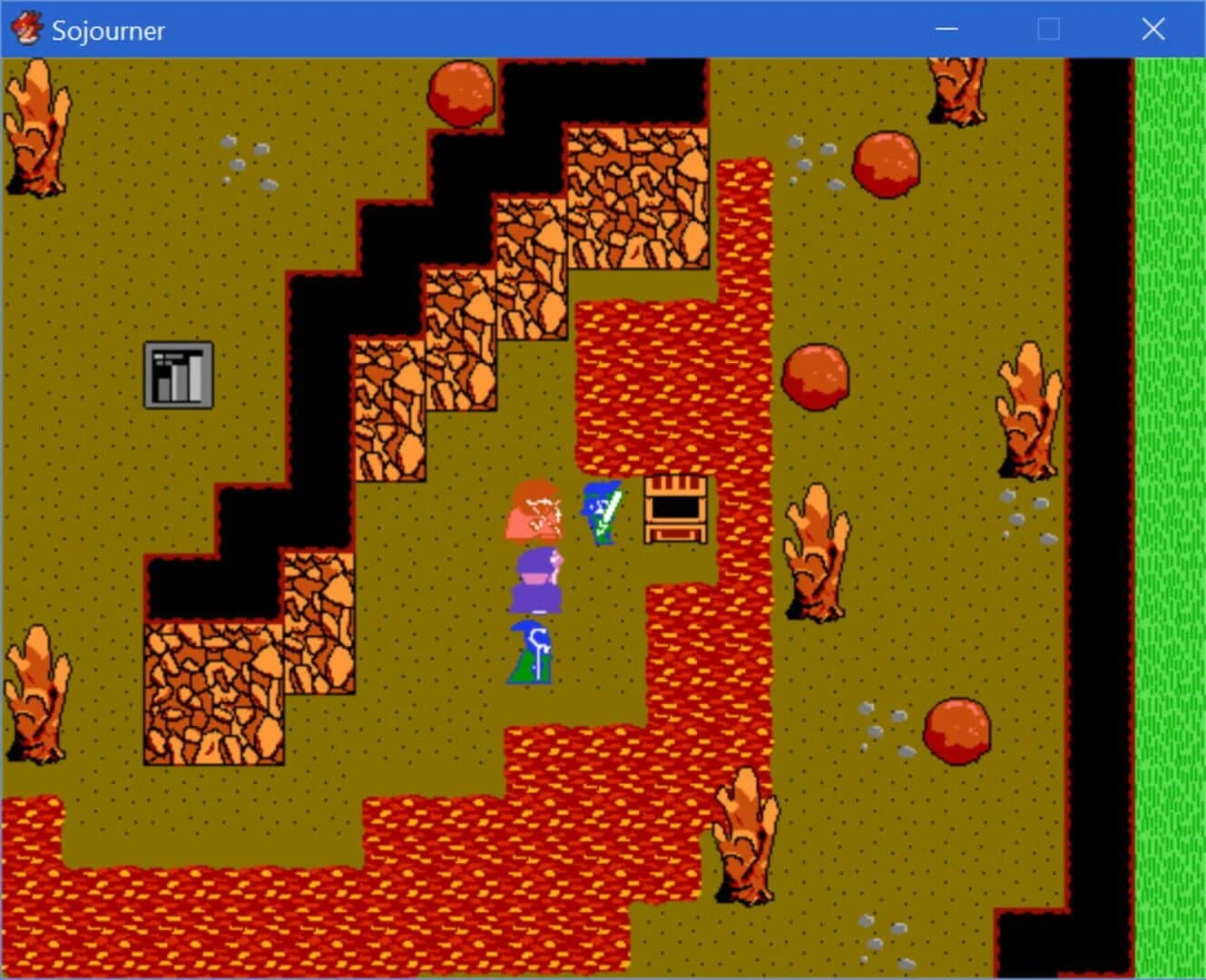Select the purple-robed cleric character
Viewport: 1206px width, 980px height.
pyautogui.click(x=539, y=581)
